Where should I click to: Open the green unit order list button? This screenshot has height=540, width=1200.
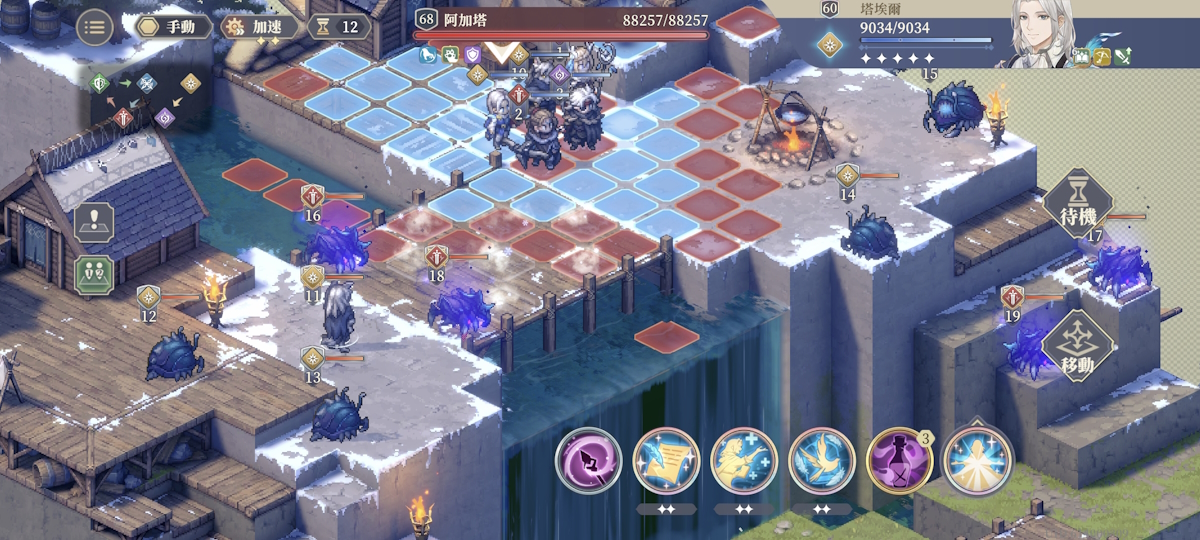point(94,274)
